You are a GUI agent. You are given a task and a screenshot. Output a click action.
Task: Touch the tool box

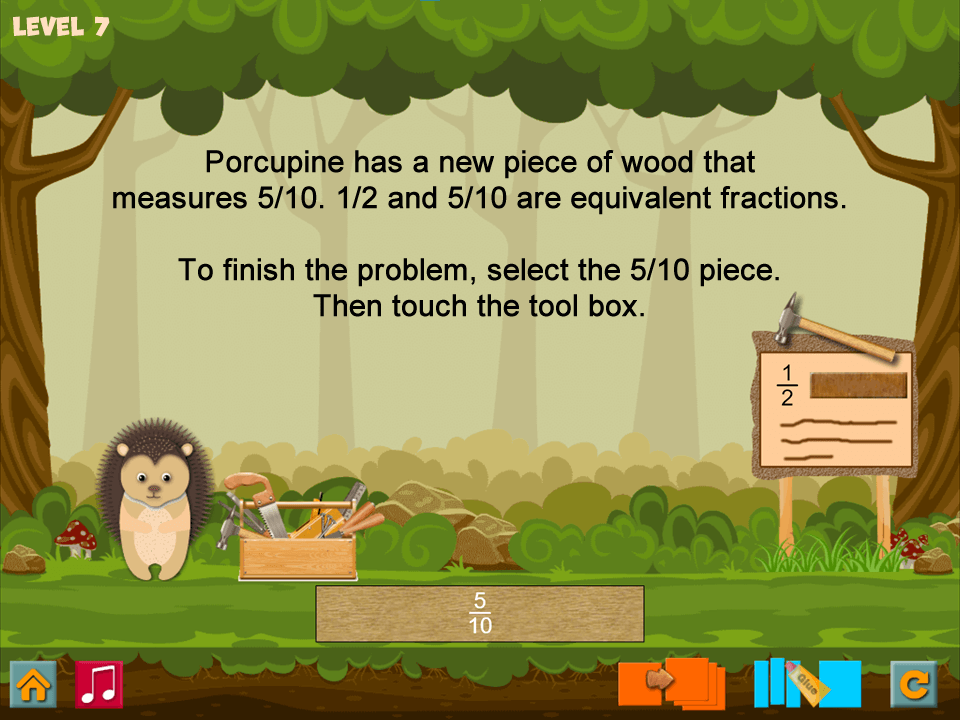coord(297,541)
